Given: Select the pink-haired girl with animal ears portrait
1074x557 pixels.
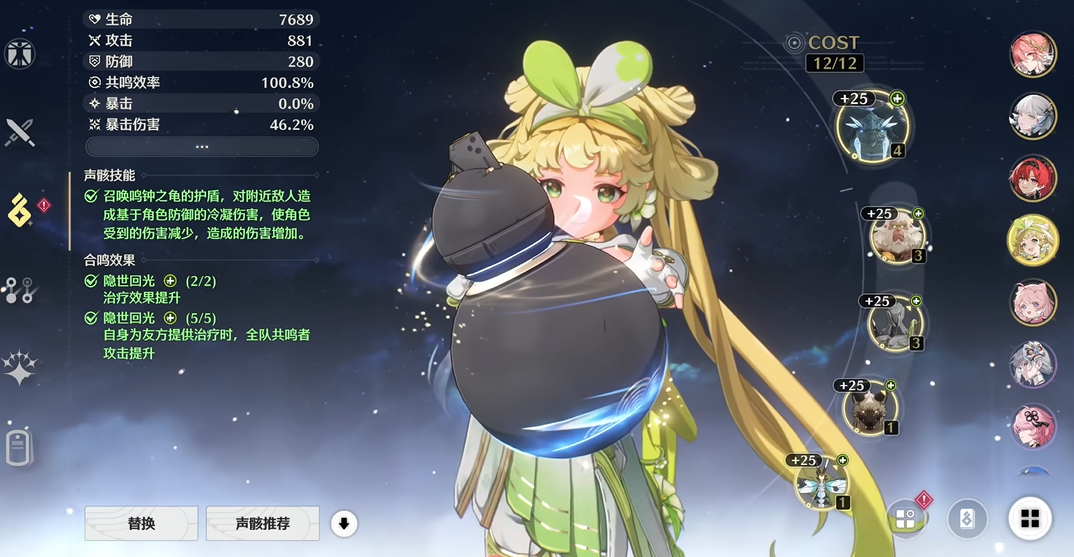Looking at the screenshot, I should pos(1032,302).
